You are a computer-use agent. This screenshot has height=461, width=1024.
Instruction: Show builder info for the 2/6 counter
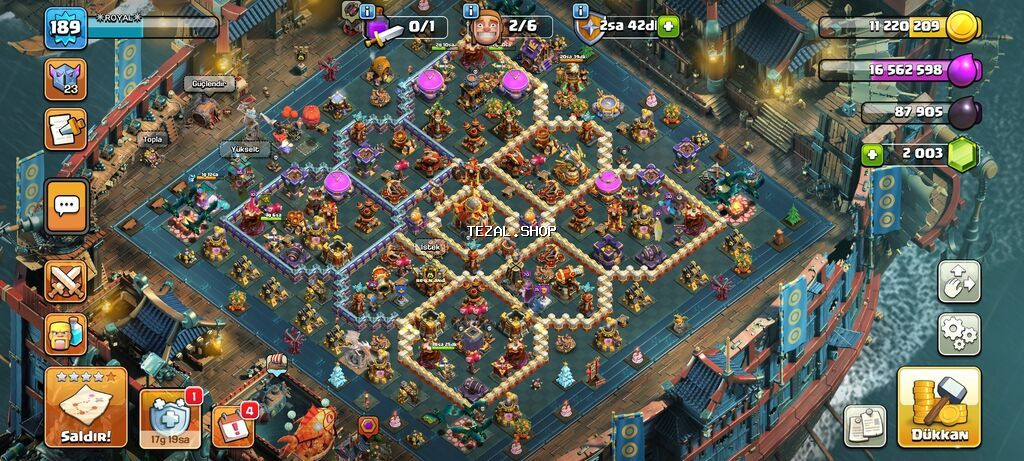(x=472, y=11)
